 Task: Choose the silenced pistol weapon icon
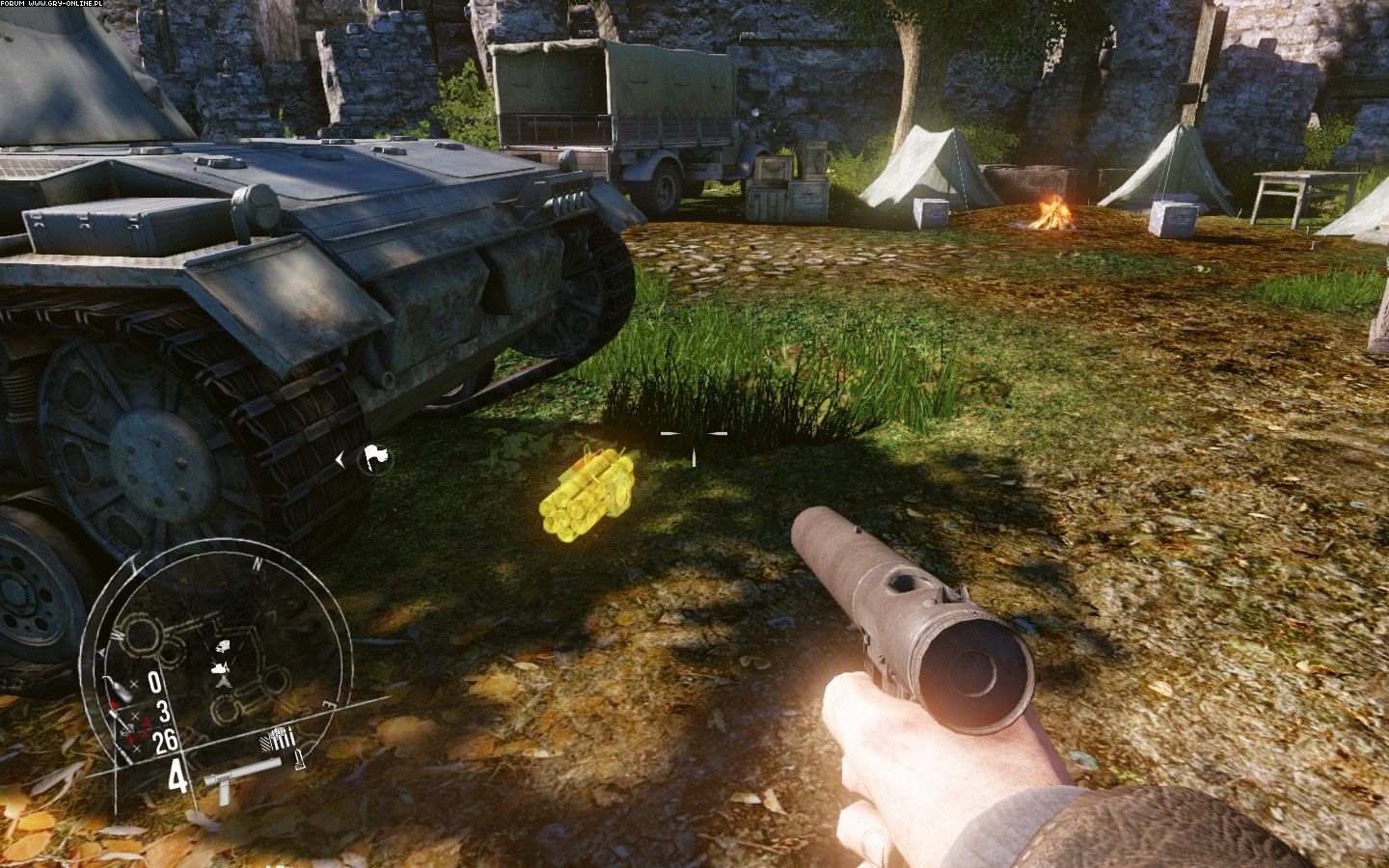click(241, 777)
